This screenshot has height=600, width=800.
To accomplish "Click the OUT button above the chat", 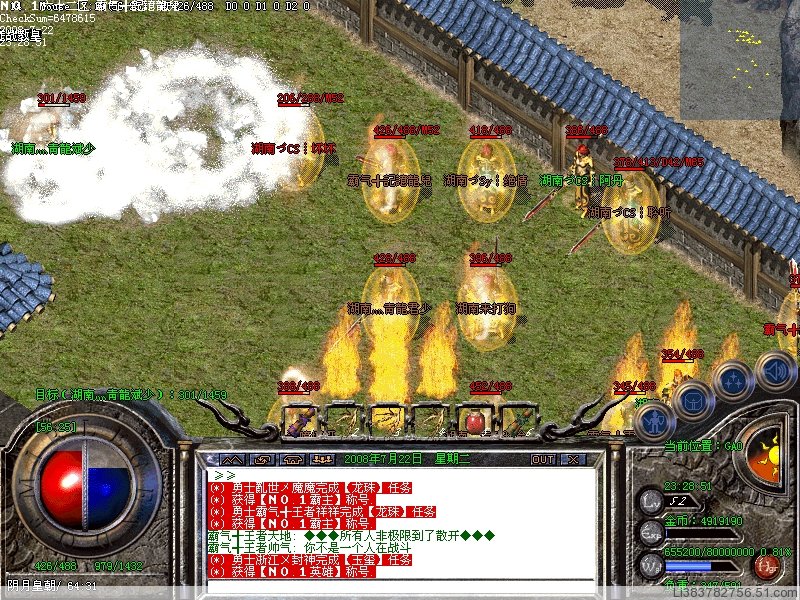I will pyautogui.click(x=542, y=459).
